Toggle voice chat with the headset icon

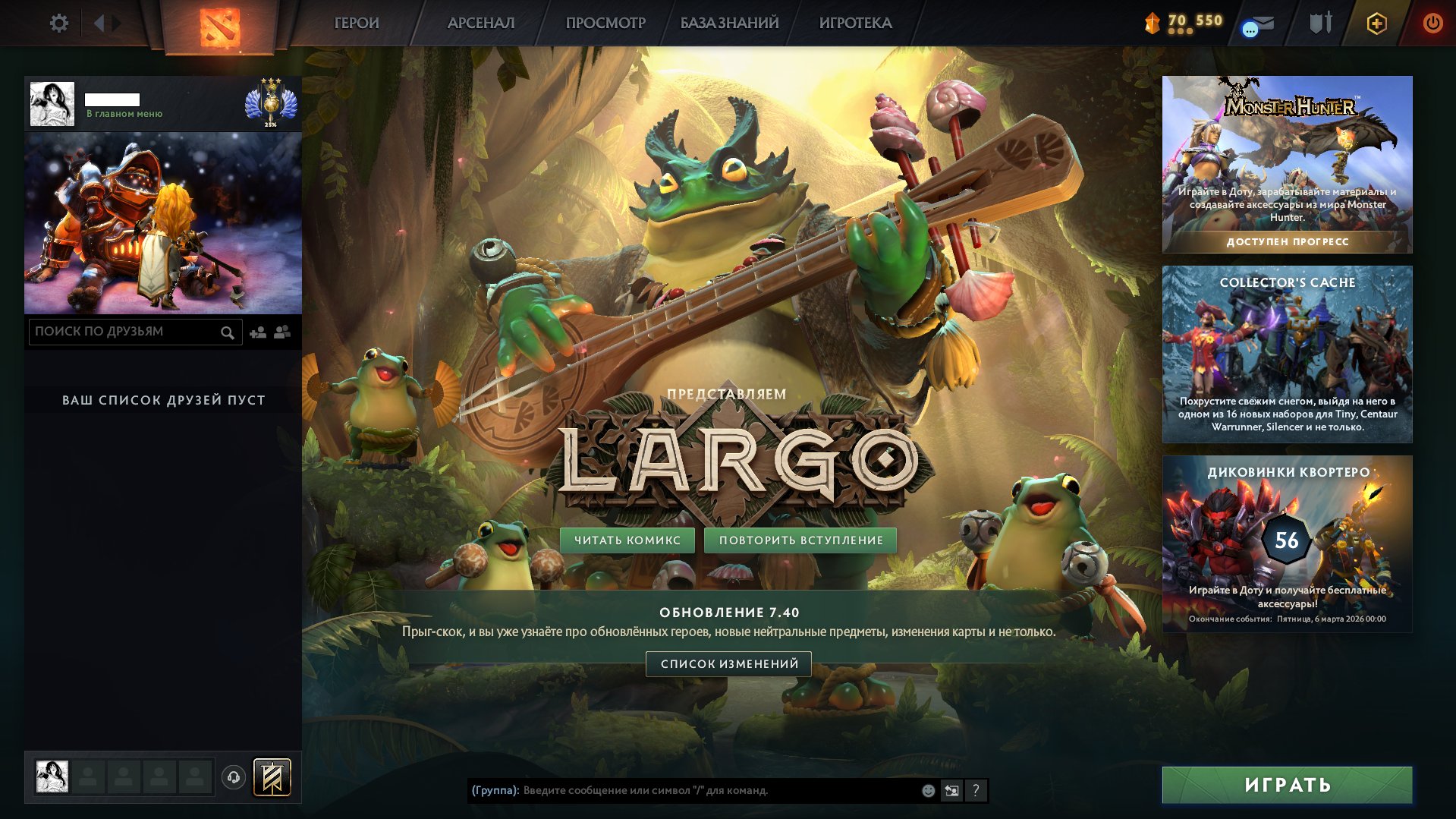click(x=234, y=777)
